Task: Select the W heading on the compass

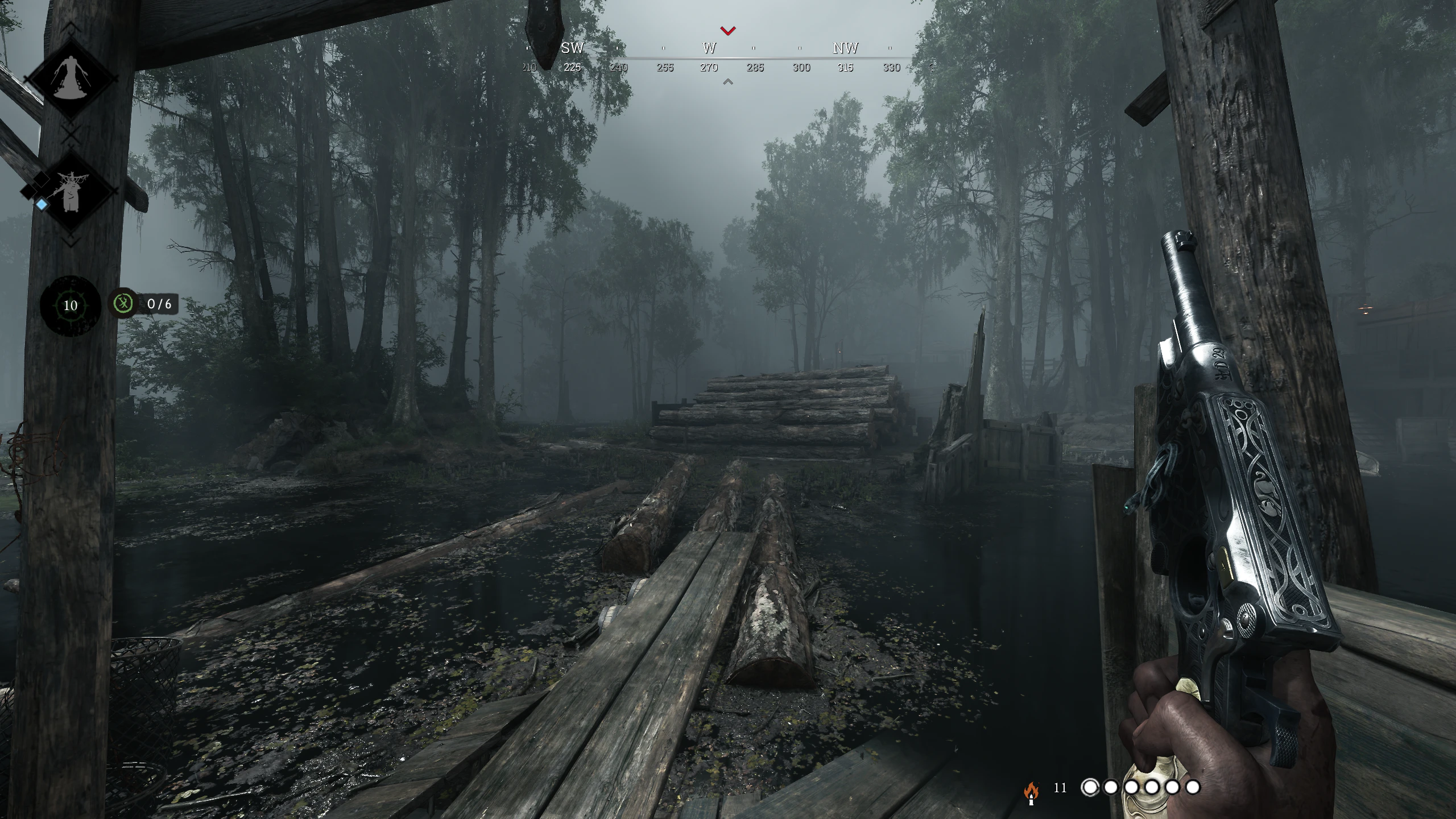Action: pos(709,49)
